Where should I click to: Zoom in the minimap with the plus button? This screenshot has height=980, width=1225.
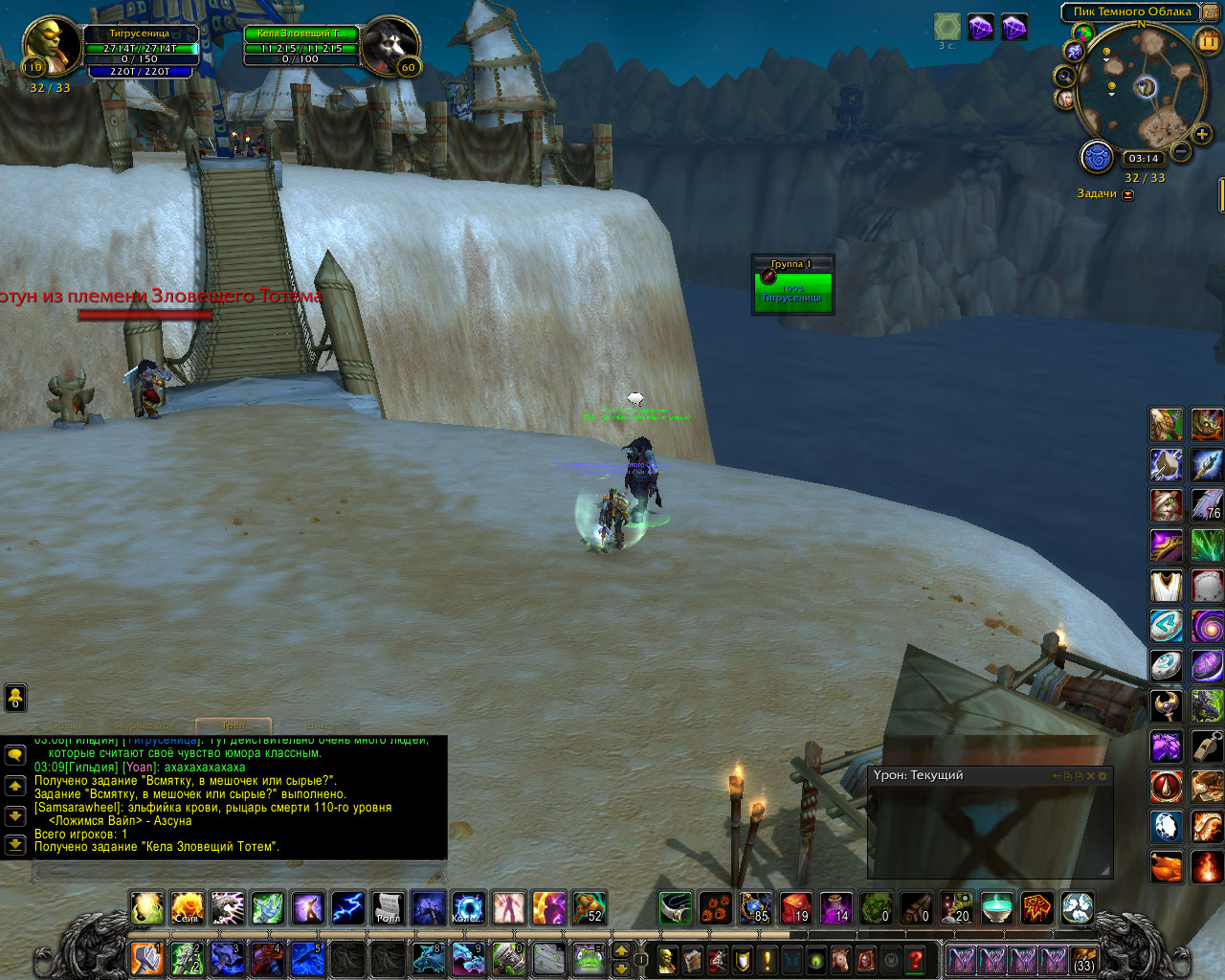pos(1202,135)
